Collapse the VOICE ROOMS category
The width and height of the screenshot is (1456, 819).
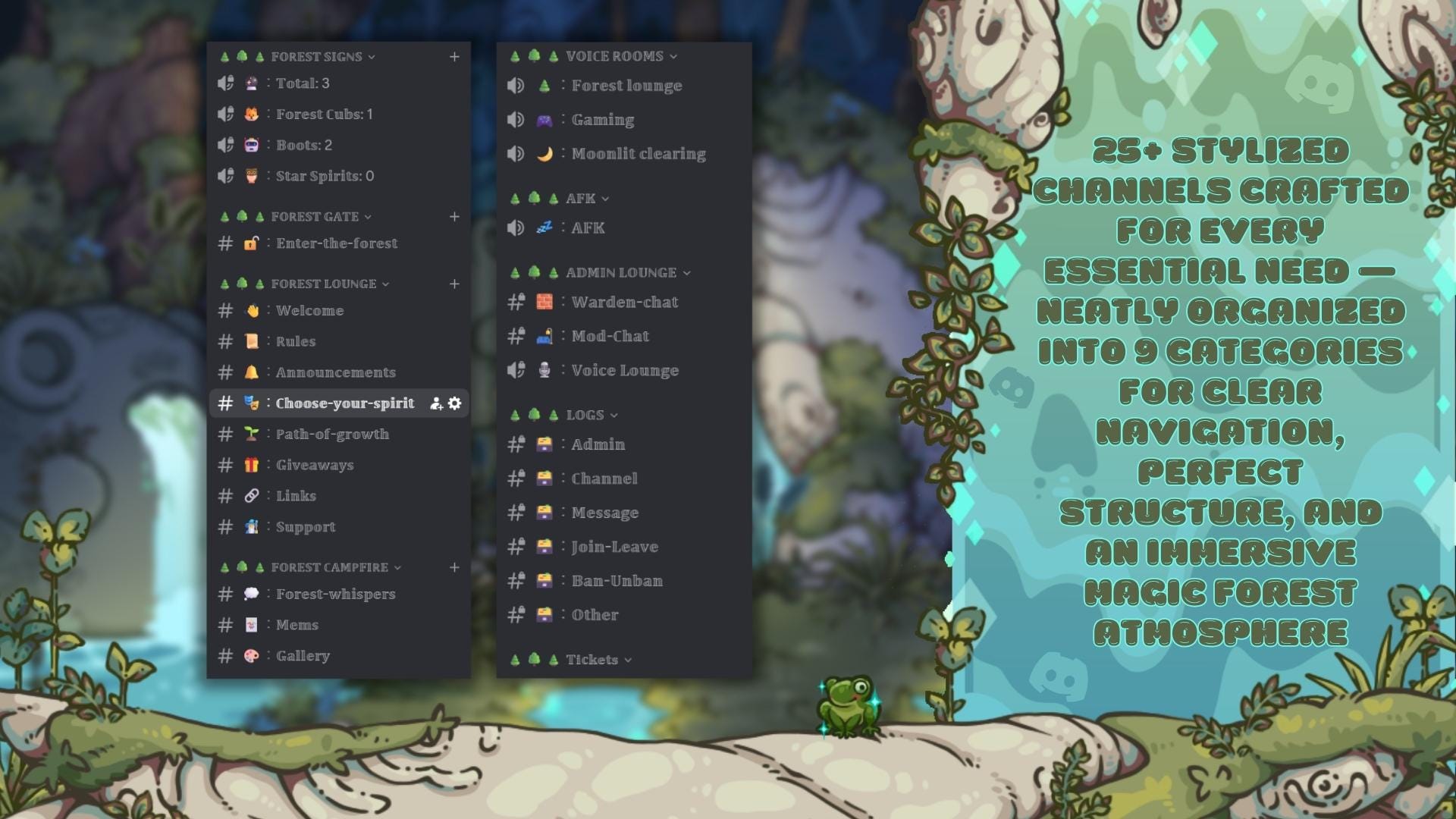pyautogui.click(x=672, y=55)
